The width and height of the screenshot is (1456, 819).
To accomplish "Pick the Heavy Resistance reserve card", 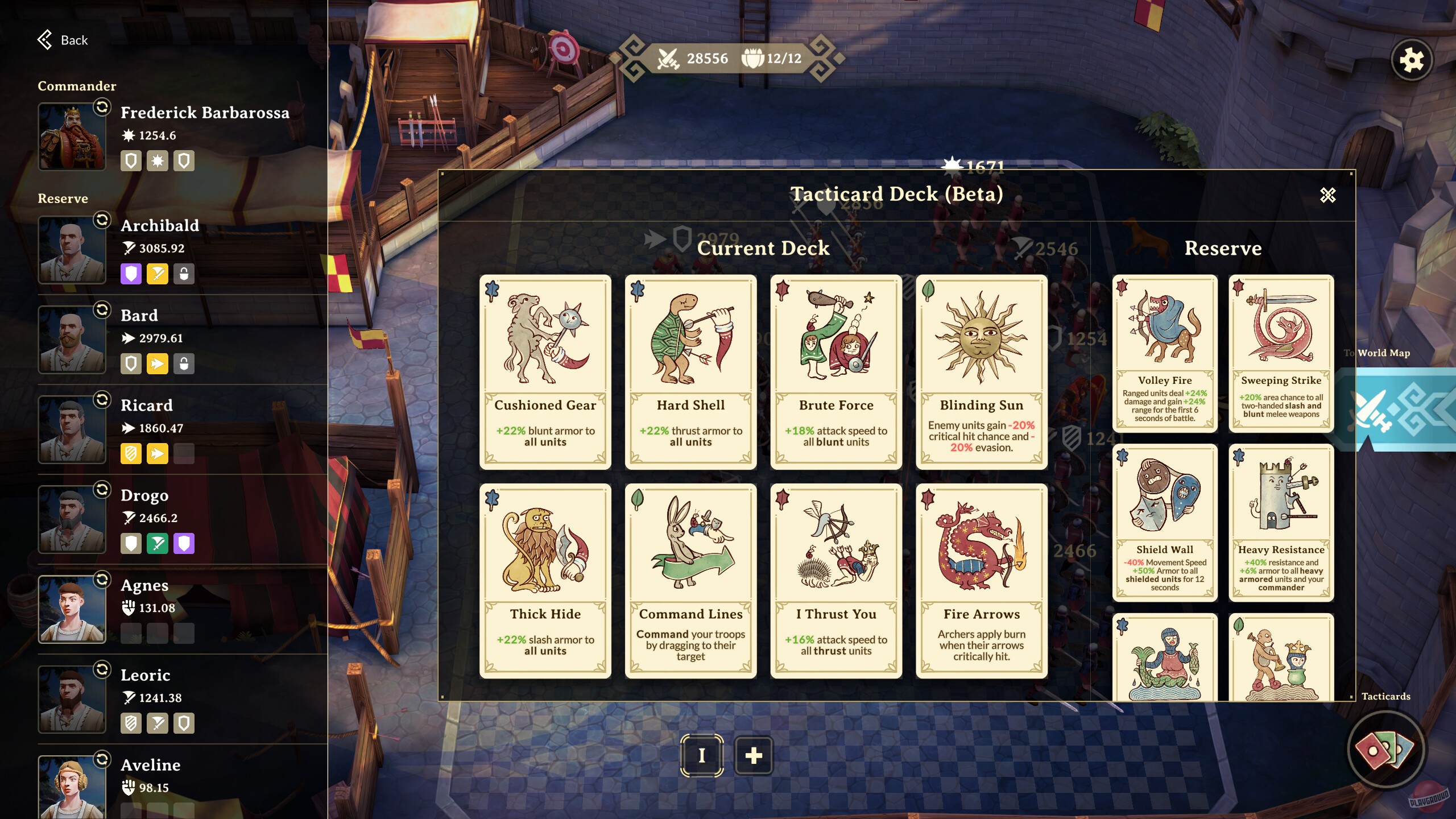I will (1281, 522).
